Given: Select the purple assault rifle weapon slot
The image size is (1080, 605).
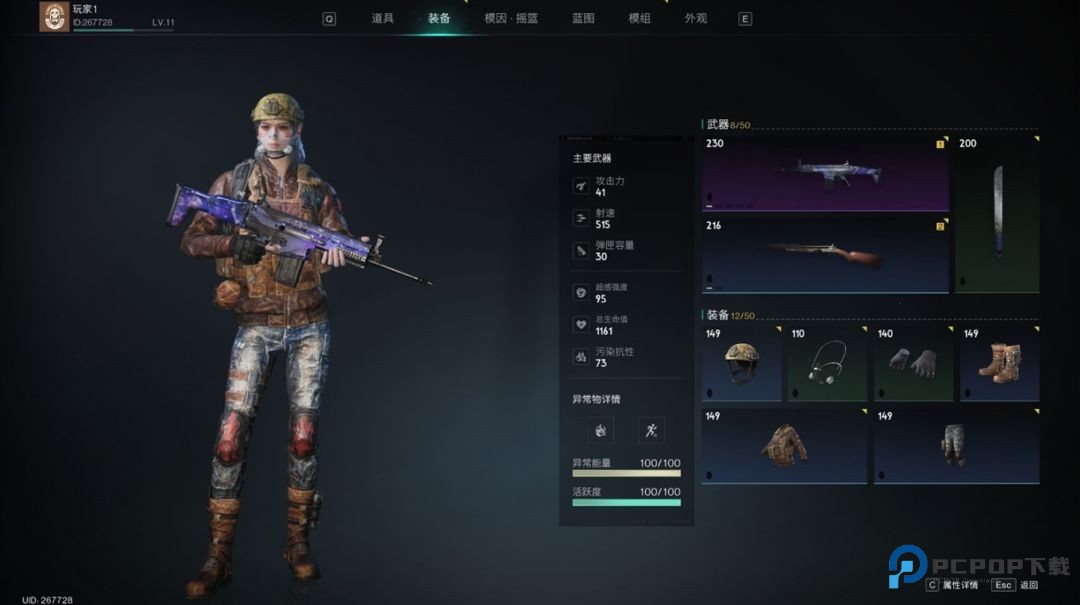Looking at the screenshot, I should [x=825, y=172].
